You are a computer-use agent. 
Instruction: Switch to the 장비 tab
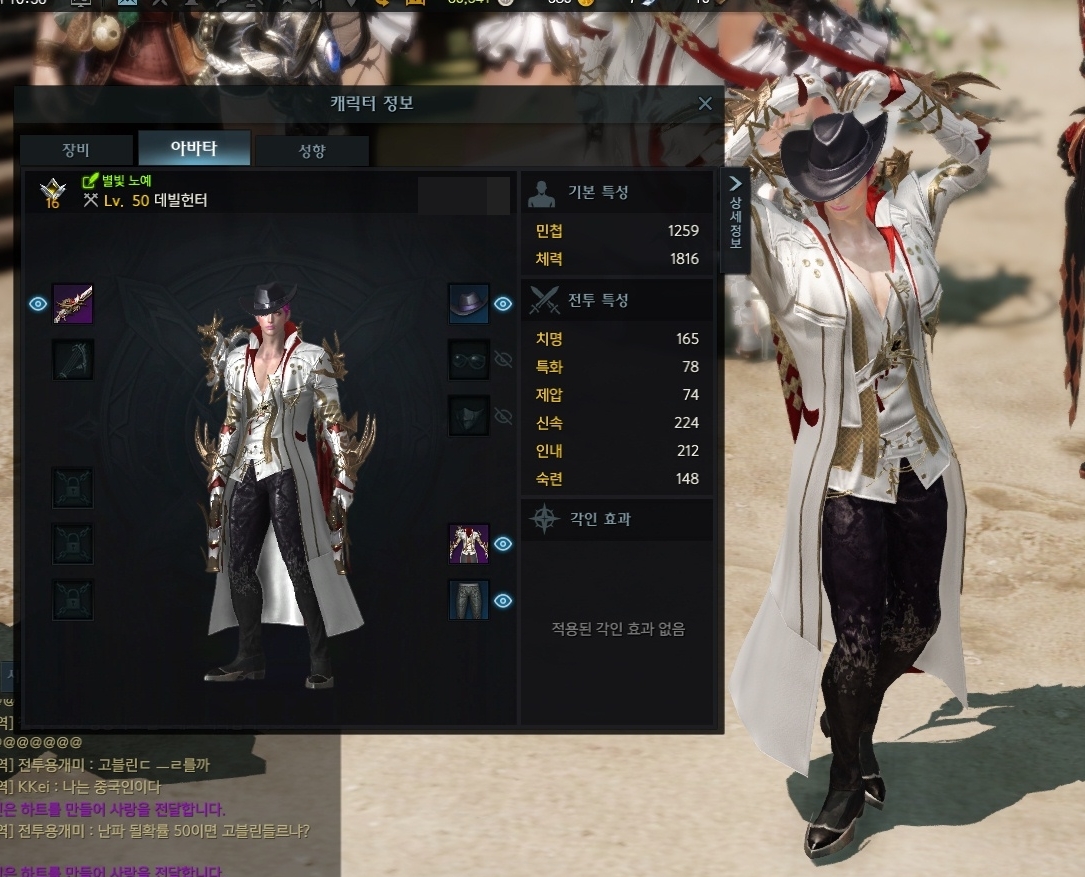[x=76, y=150]
